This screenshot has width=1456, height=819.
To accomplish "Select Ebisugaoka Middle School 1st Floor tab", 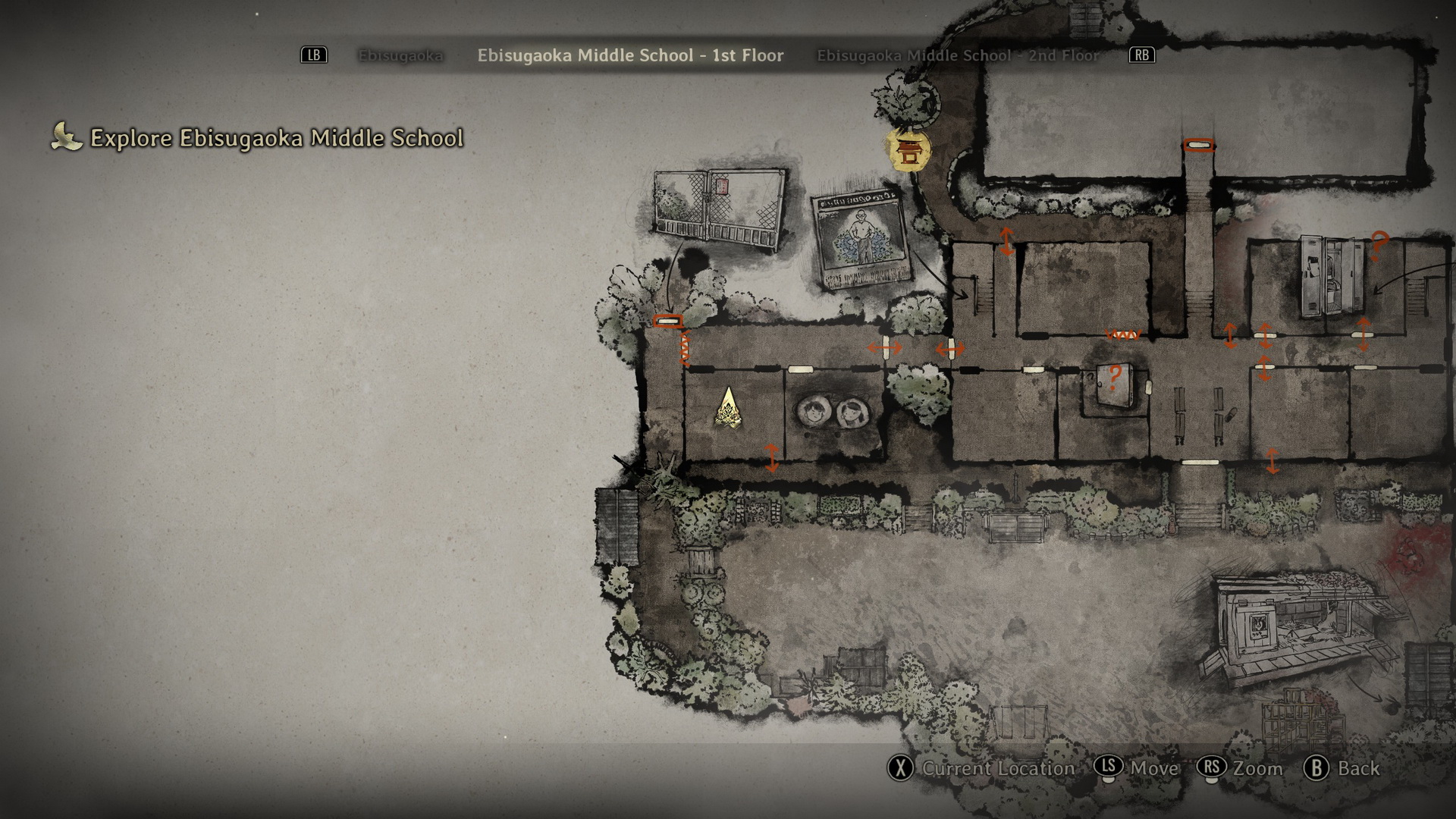I will [630, 55].
